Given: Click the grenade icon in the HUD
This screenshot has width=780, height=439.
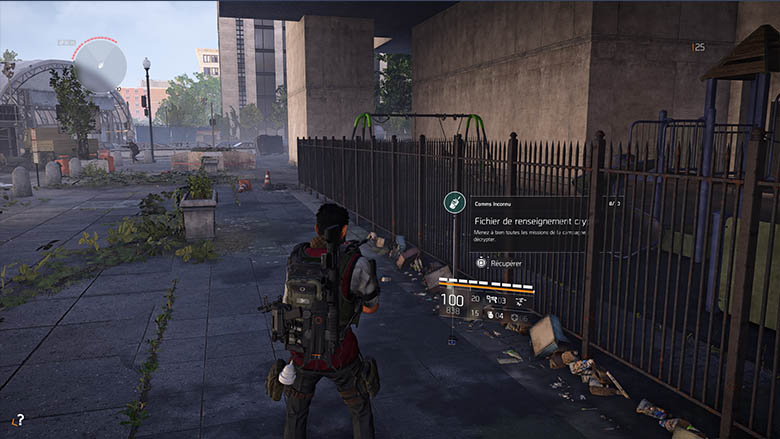Looking at the screenshot, I should pyautogui.click(x=492, y=314).
